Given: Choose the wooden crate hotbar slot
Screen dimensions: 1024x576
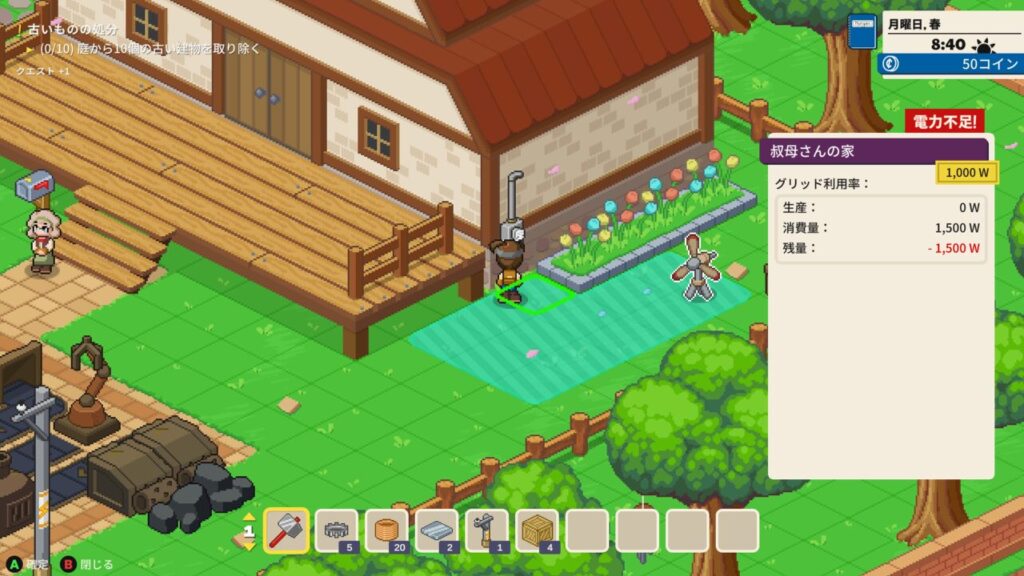Looking at the screenshot, I should tap(536, 530).
